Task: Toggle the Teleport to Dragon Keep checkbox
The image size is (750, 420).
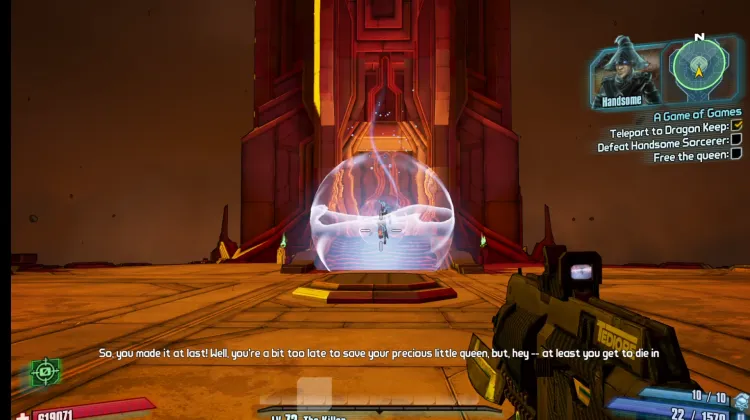Action: [737, 126]
